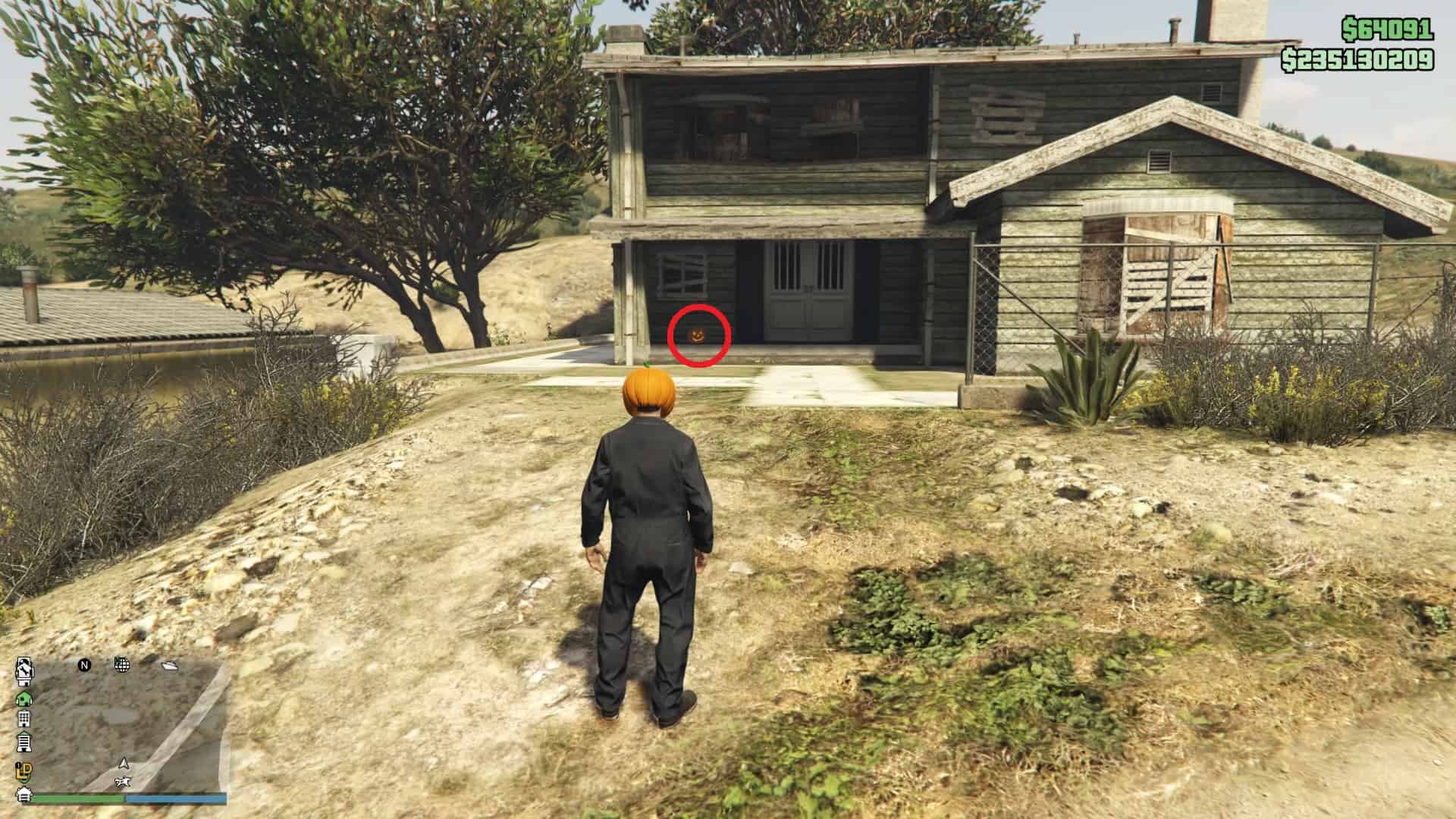This screenshot has width=1456, height=819.
Task: Click the green health bar under the minimap
Action: click(77, 798)
